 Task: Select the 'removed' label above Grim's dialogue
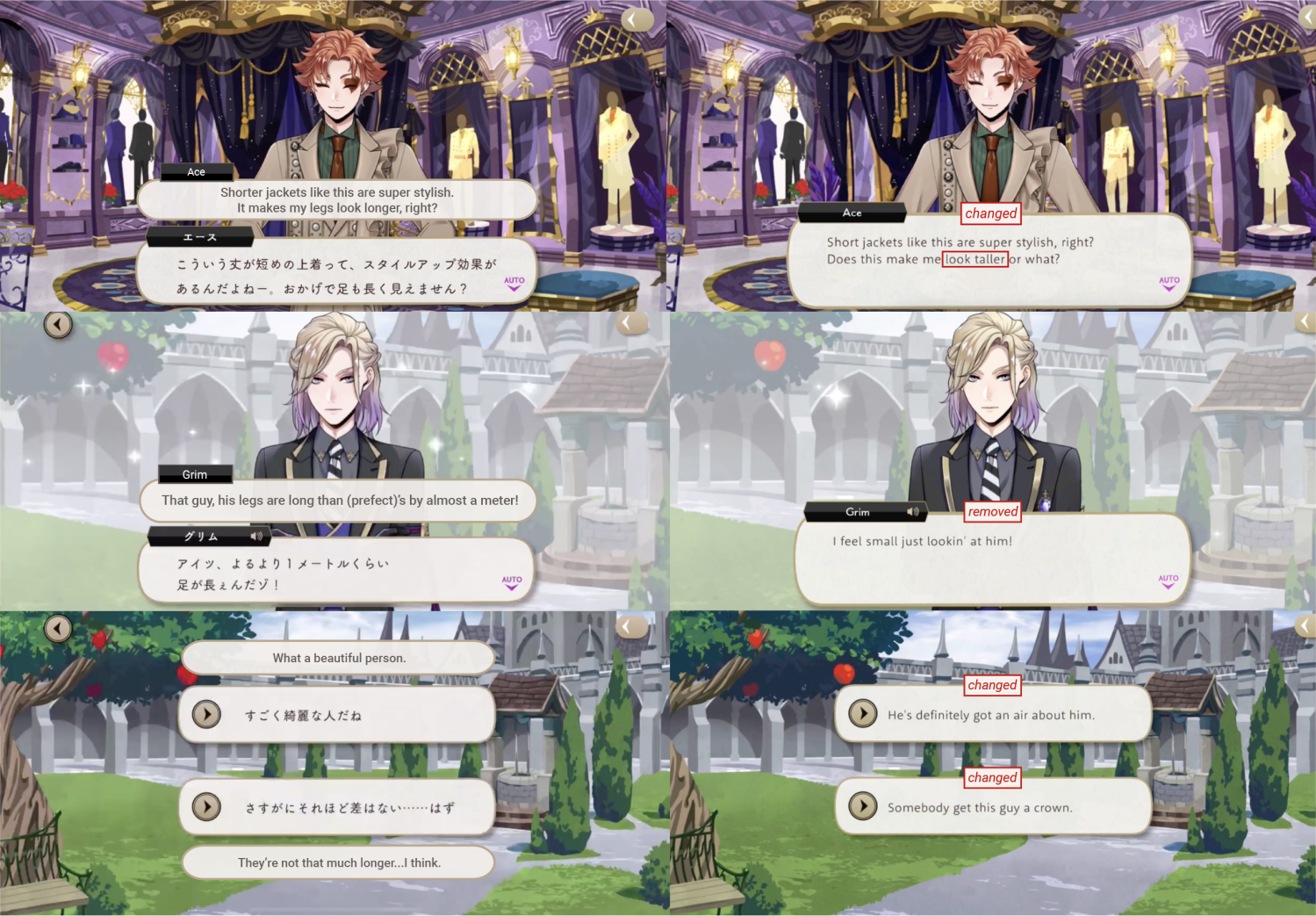point(992,511)
